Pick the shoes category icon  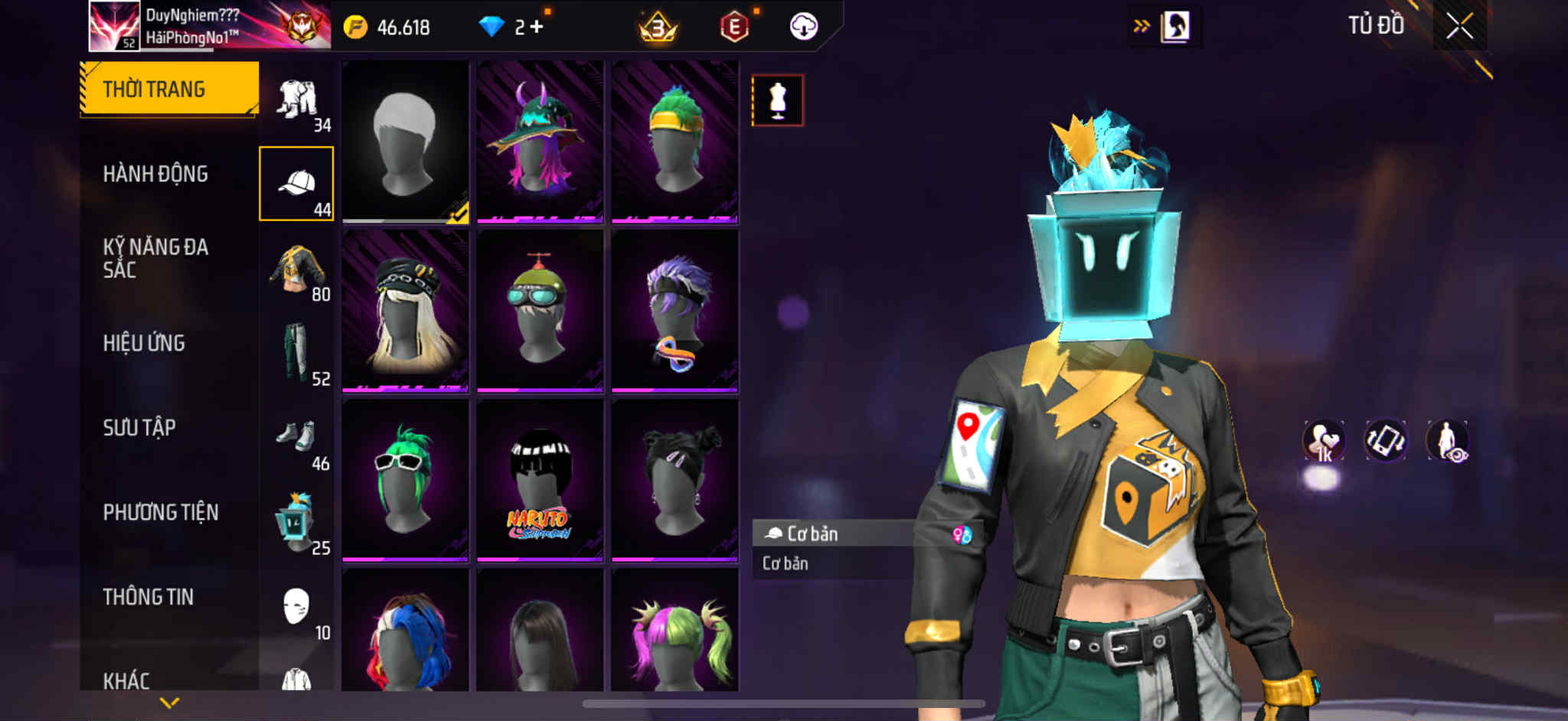[296, 438]
